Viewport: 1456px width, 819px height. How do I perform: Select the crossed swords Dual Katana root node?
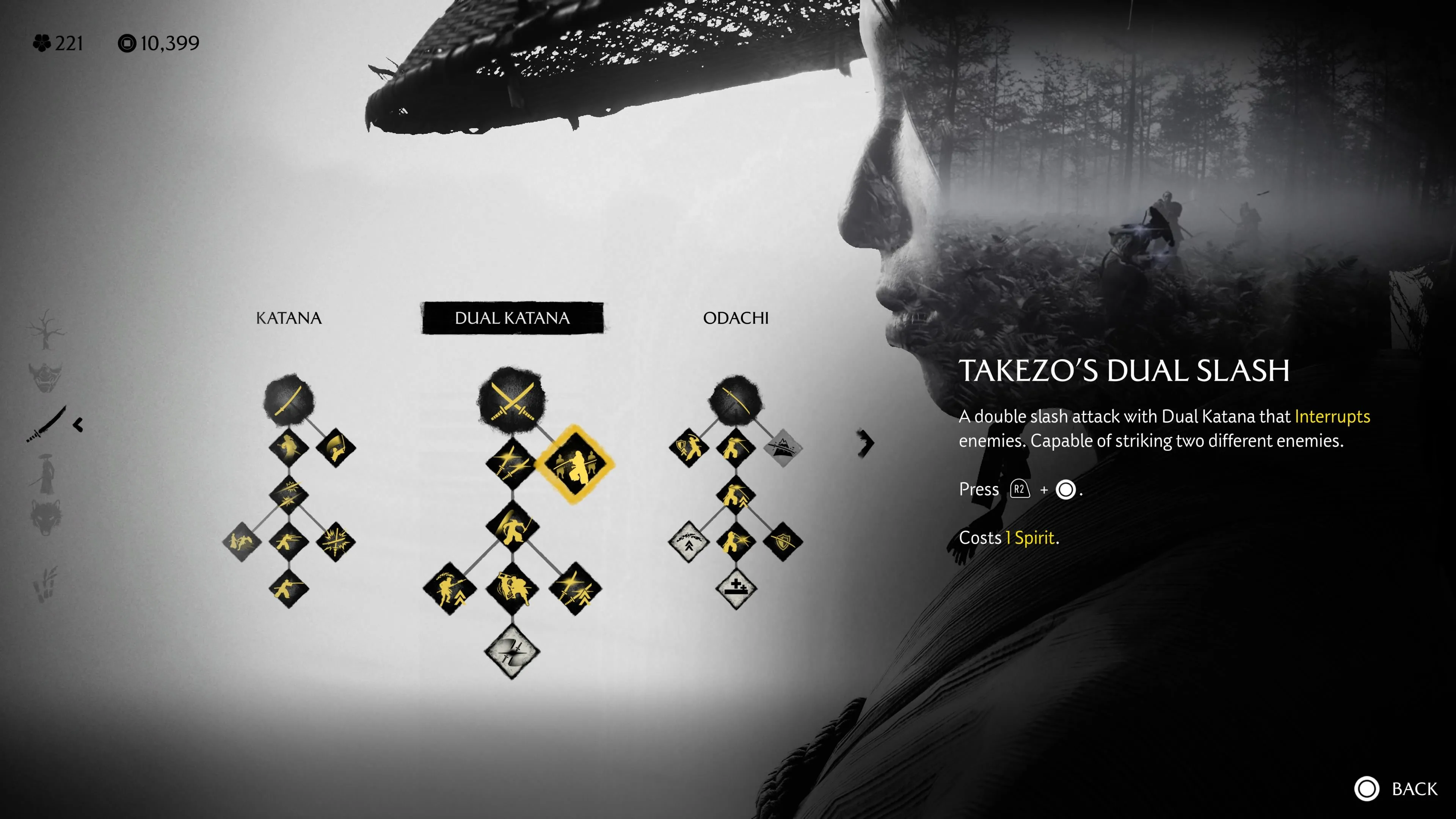coord(512,400)
